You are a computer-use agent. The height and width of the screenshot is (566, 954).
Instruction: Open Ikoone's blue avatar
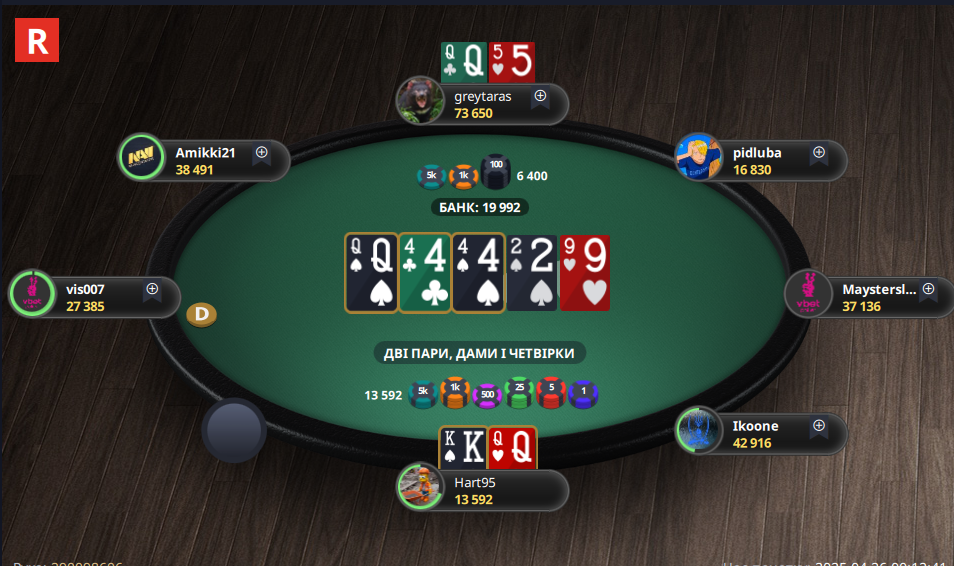[x=698, y=430]
